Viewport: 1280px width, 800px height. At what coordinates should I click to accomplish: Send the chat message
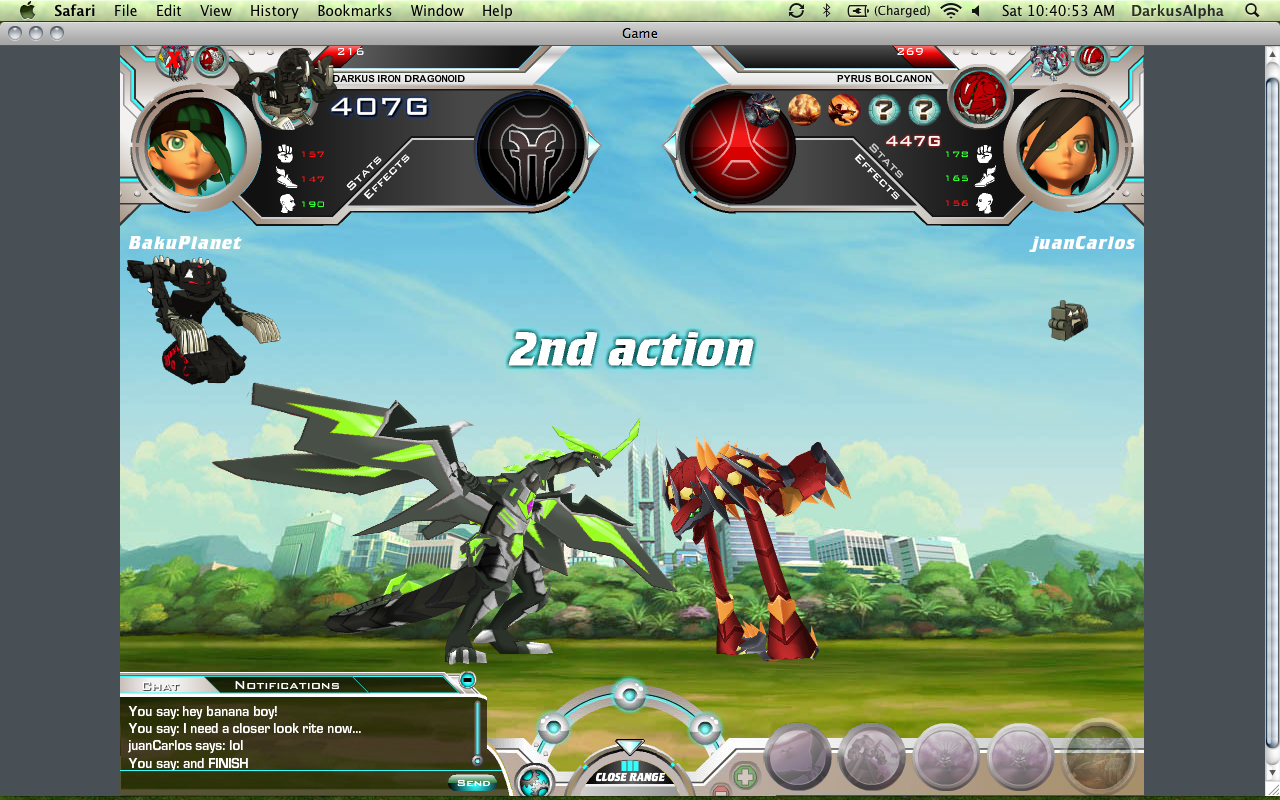(x=473, y=783)
